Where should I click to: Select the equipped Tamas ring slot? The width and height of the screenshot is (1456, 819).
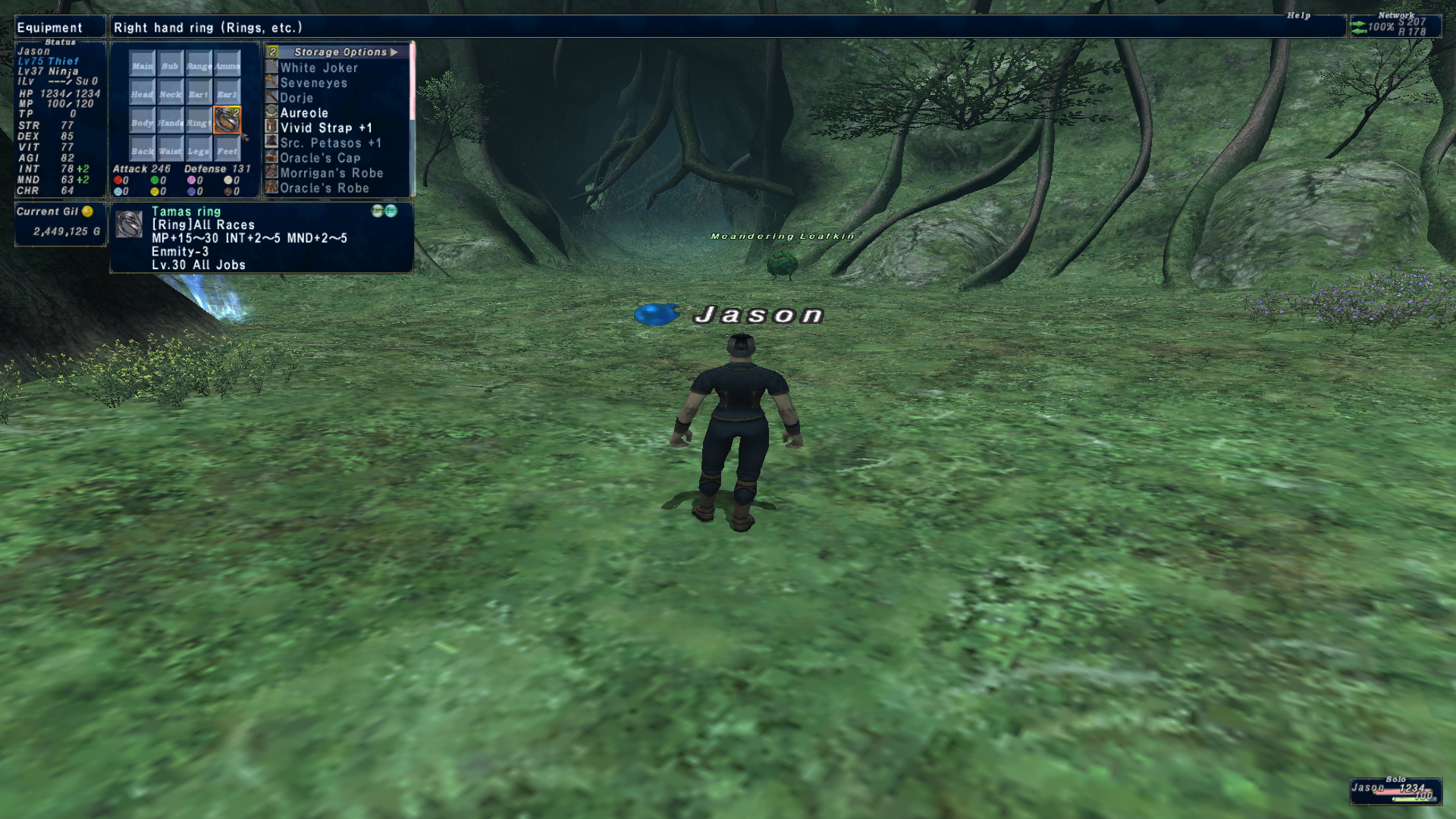[227, 121]
